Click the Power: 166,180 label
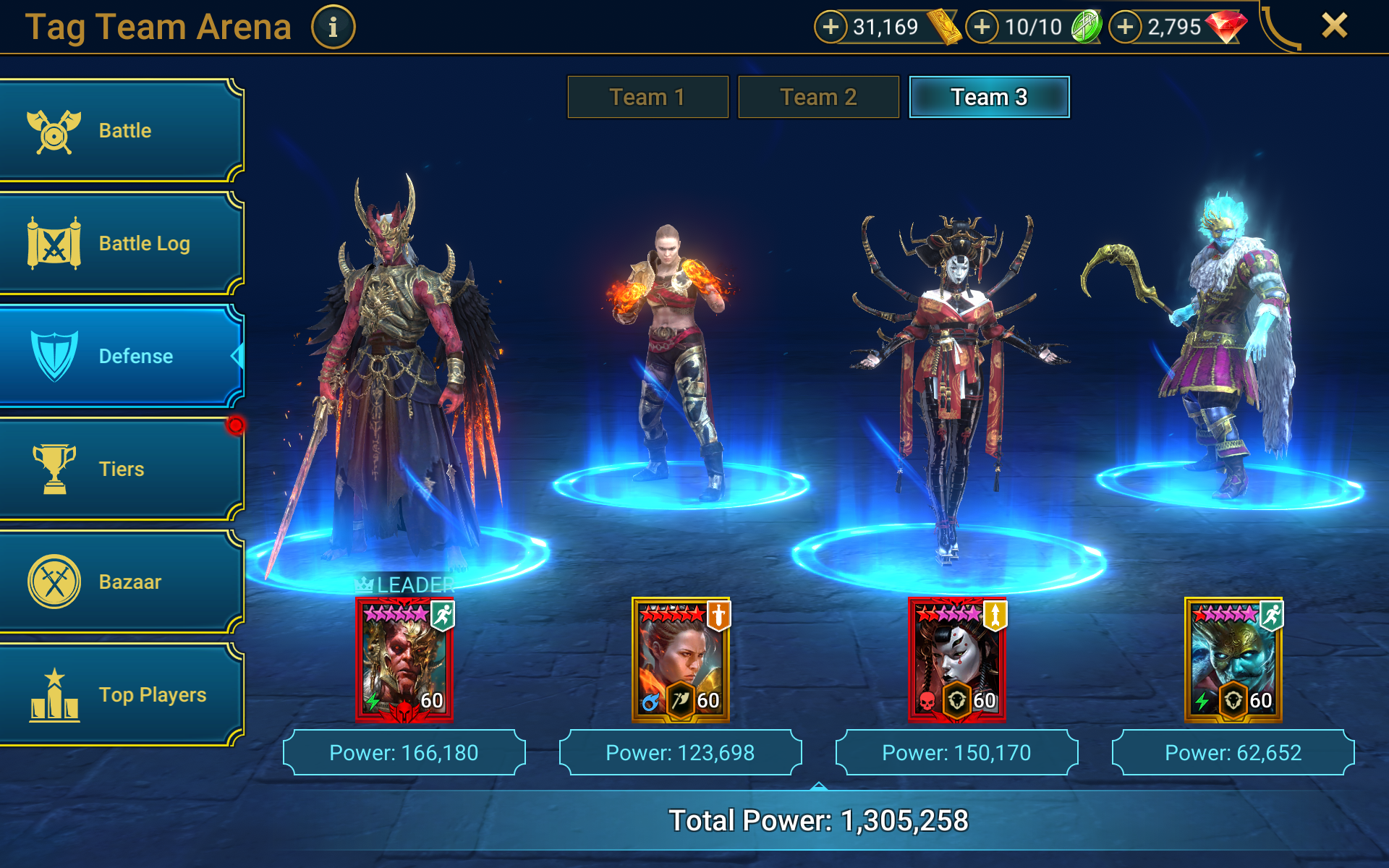The image size is (1389, 868). click(404, 752)
